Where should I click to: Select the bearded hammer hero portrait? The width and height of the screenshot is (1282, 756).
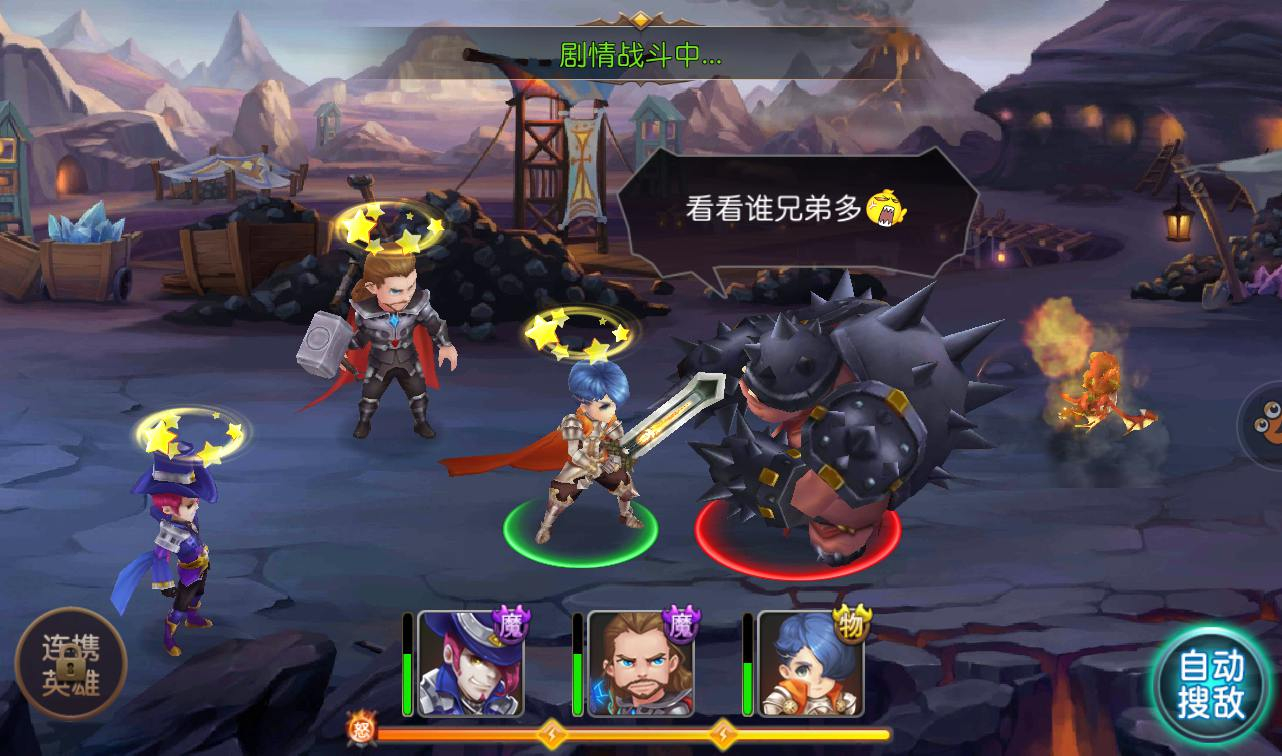(x=639, y=664)
